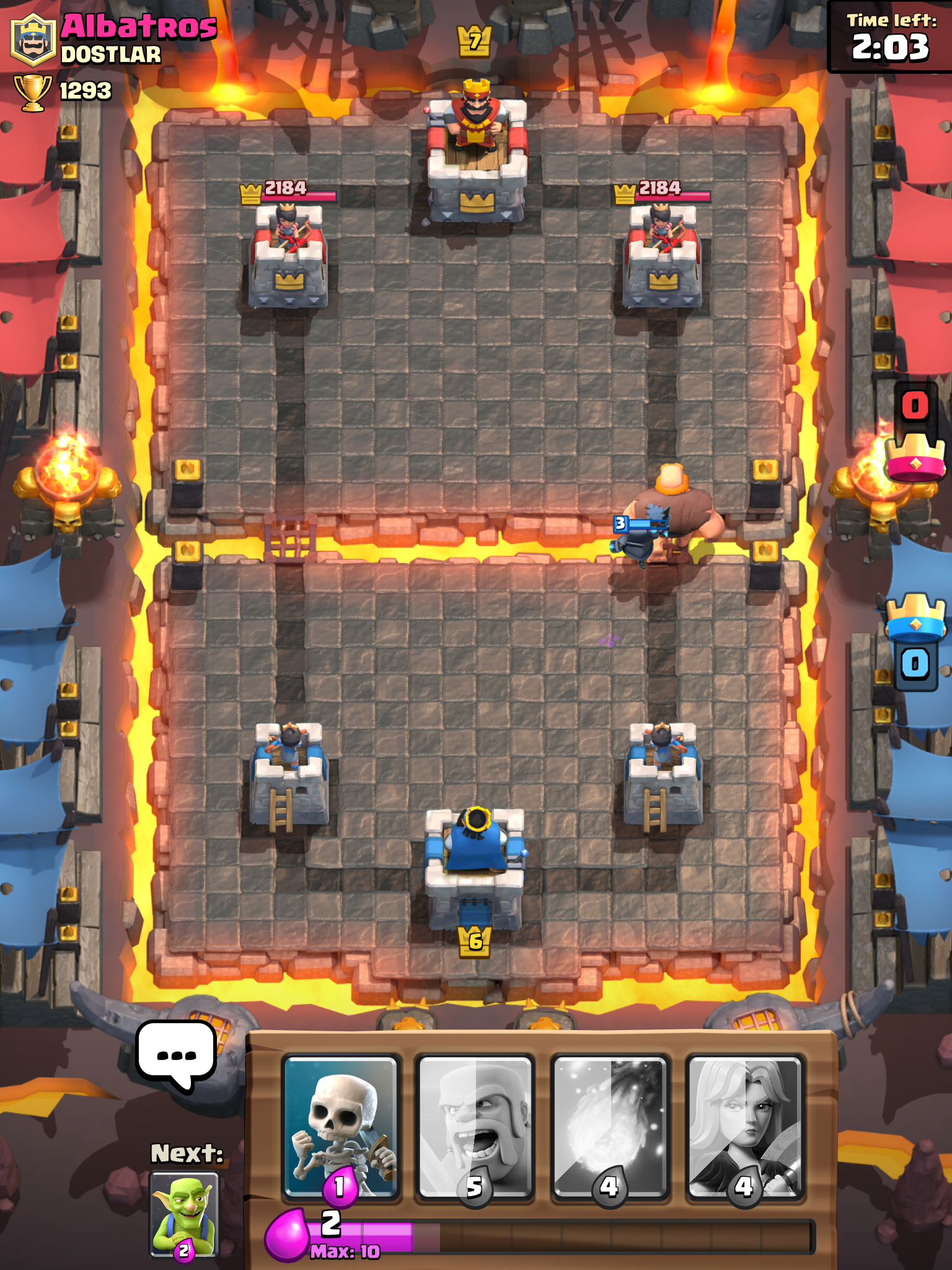Open the emote chat bubble
Image resolution: width=952 pixels, height=1270 pixels.
coord(177,1054)
